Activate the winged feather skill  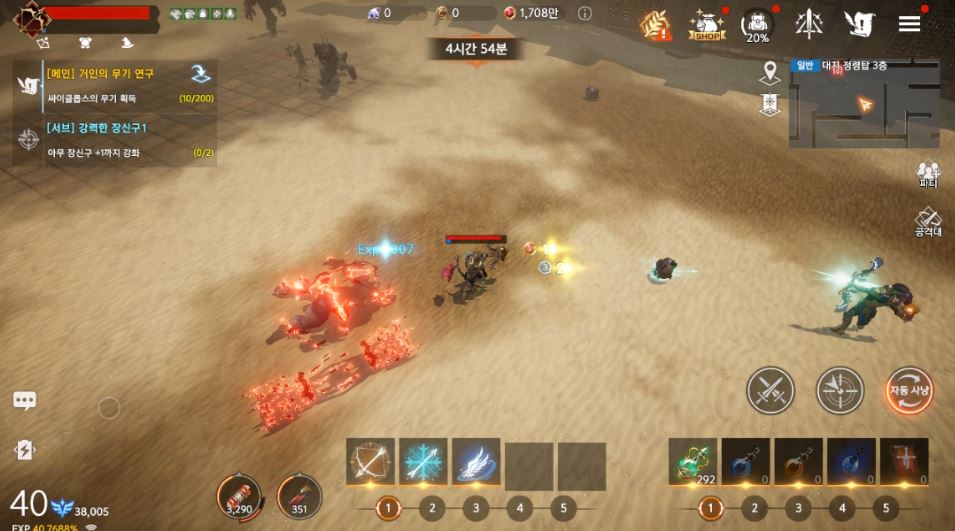[x=476, y=462]
